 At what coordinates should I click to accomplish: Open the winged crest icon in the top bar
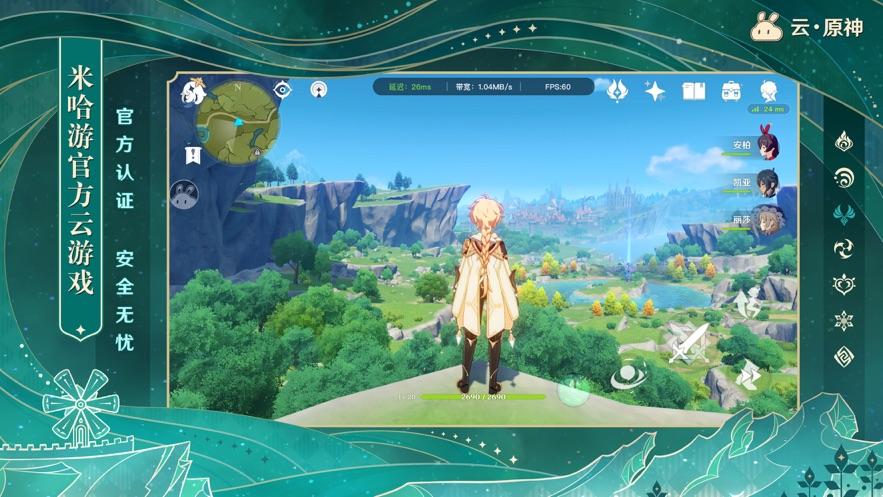coord(618,90)
